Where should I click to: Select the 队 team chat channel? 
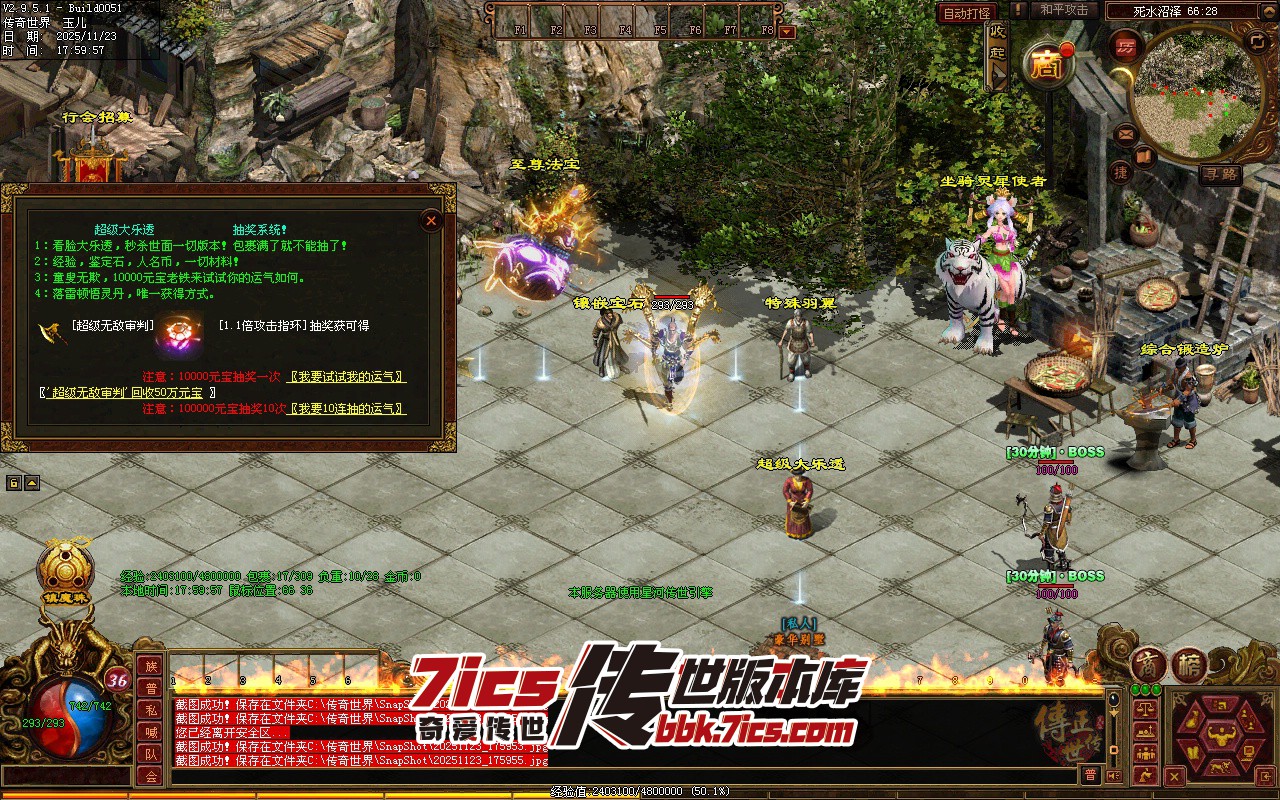pos(151,754)
